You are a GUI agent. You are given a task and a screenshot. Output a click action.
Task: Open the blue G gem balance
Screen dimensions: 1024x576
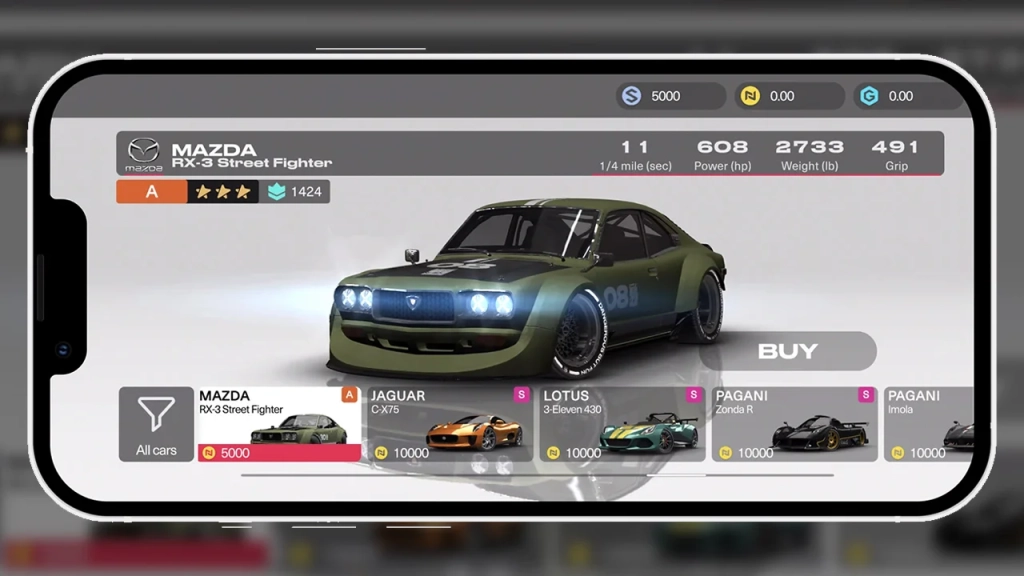pos(907,96)
